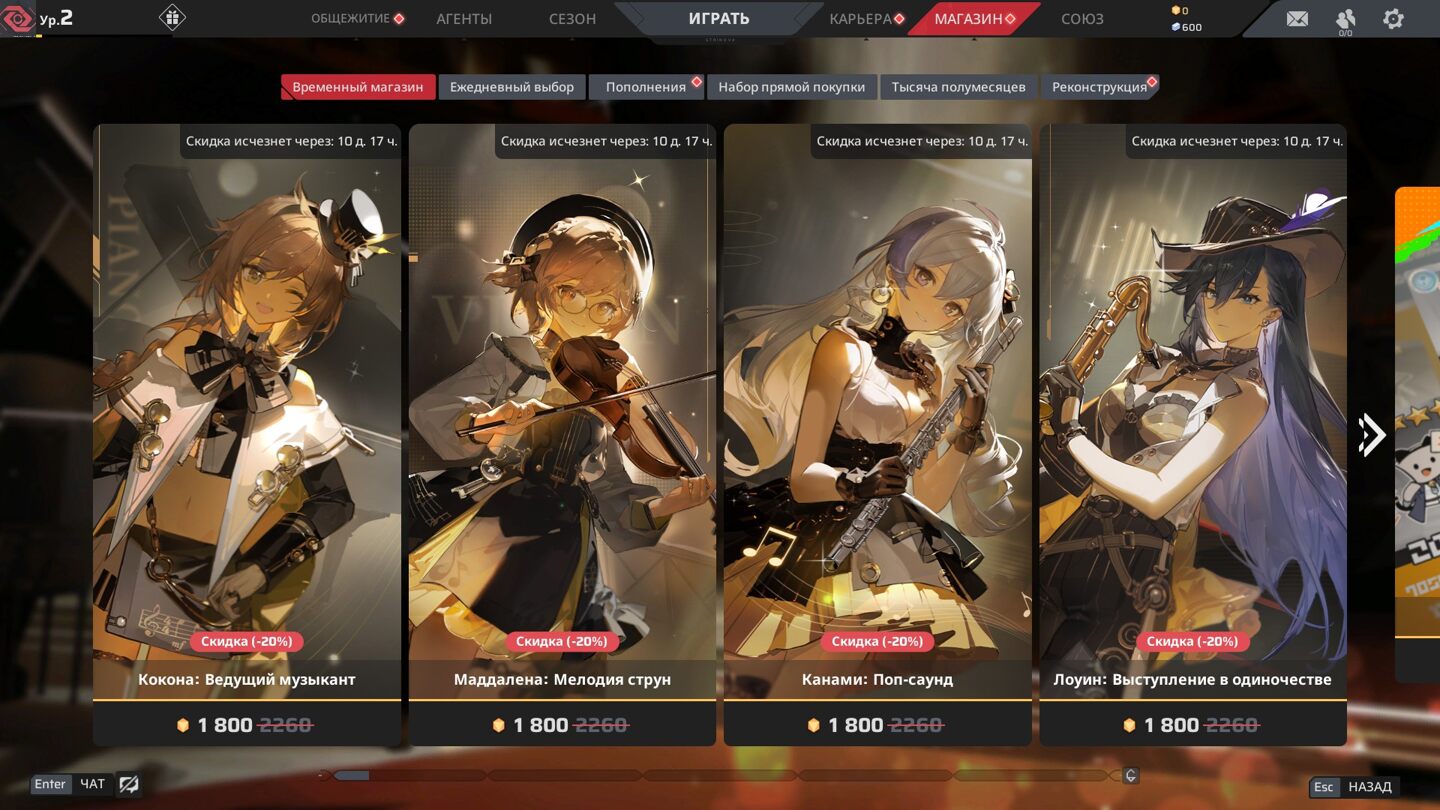Open the Сезон menu

[x=572, y=19]
